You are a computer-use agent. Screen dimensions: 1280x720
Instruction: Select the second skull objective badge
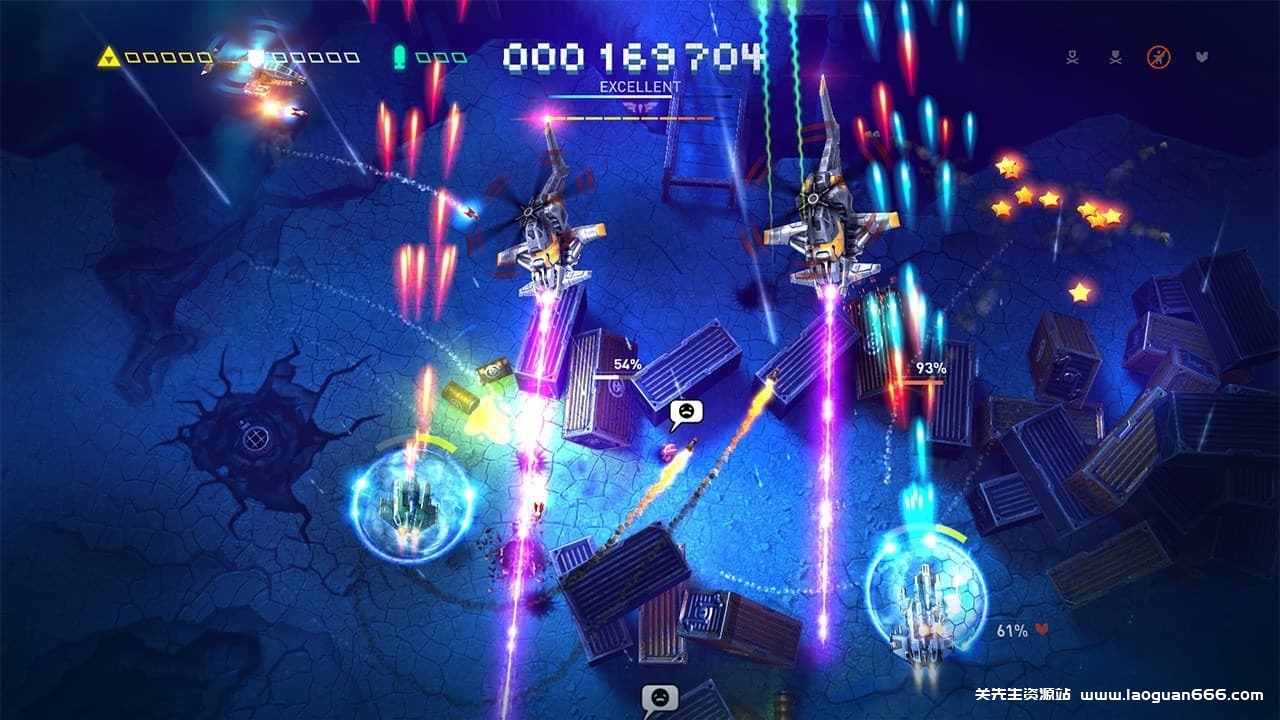1116,57
